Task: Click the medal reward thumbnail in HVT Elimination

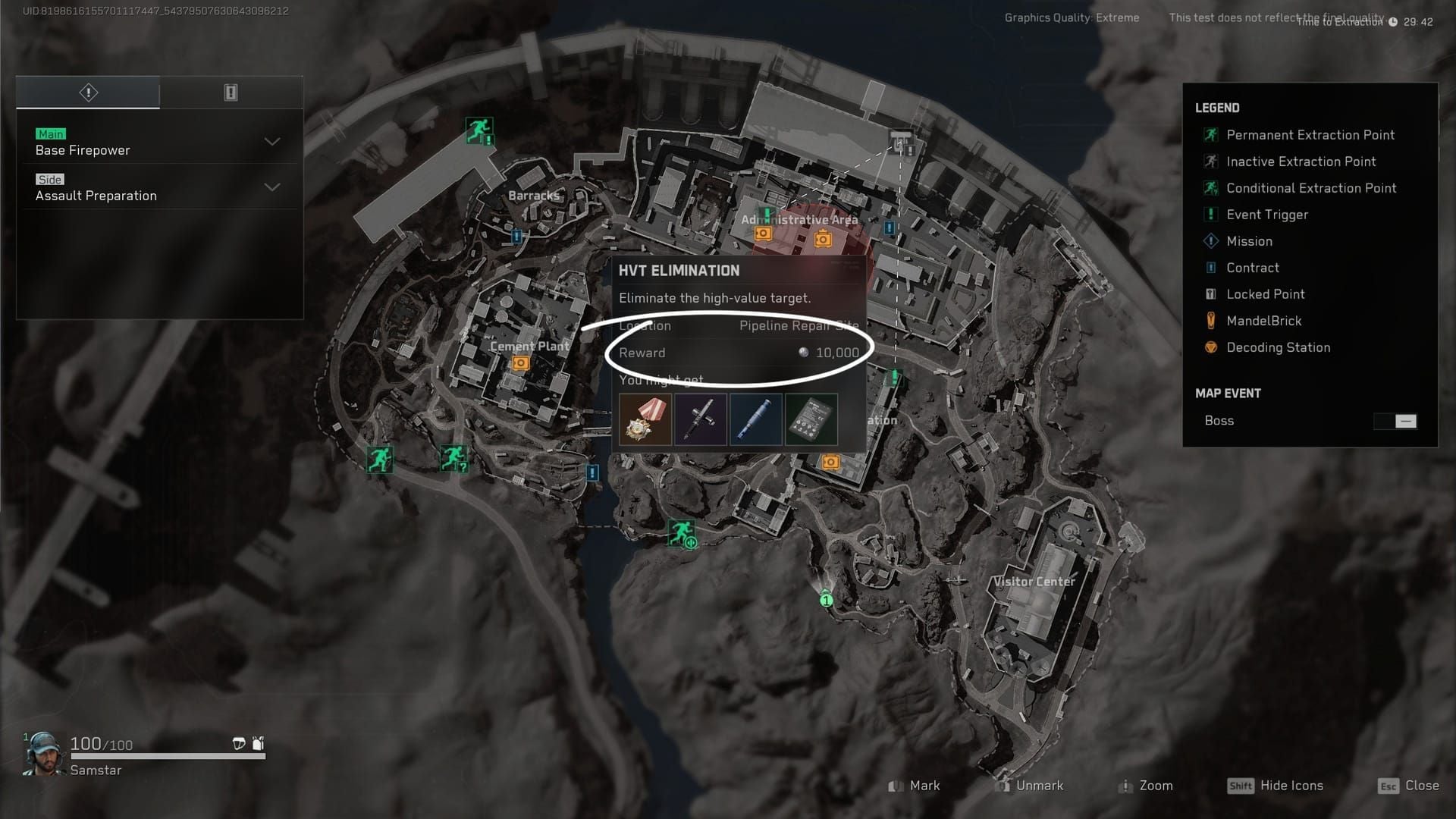Action: coord(645,419)
